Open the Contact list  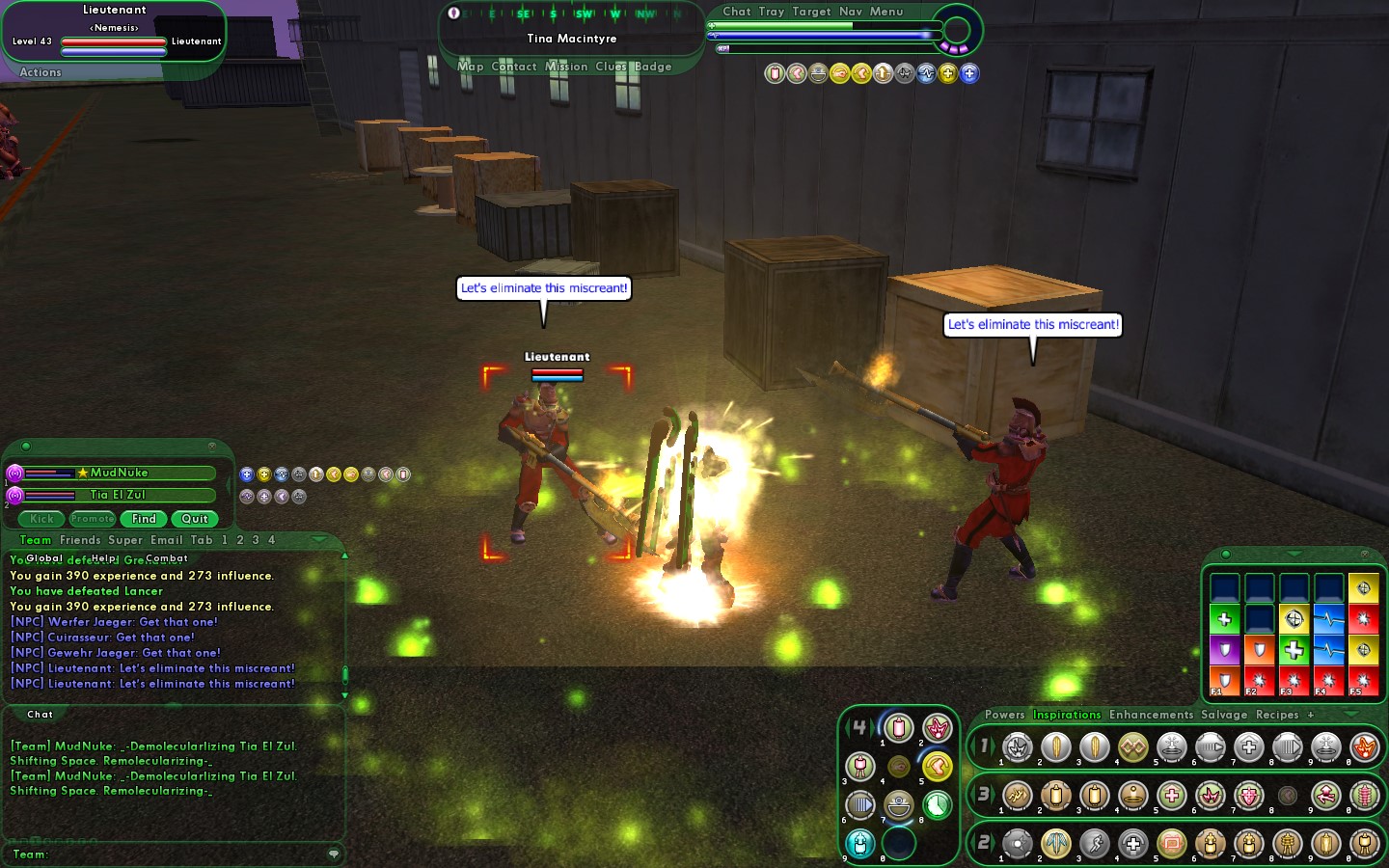pos(514,67)
